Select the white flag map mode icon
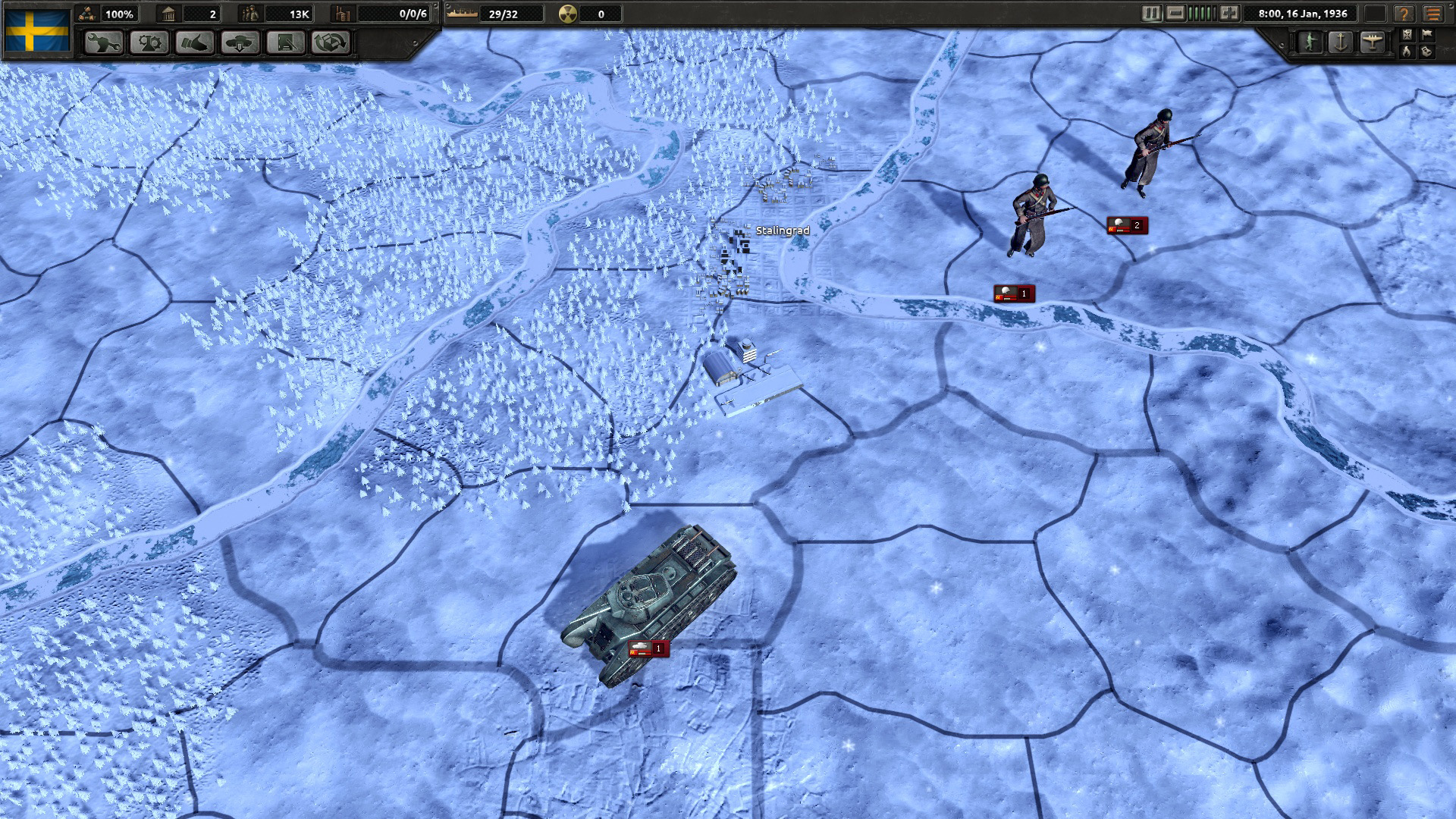Image resolution: width=1456 pixels, height=819 pixels. coord(1427,34)
